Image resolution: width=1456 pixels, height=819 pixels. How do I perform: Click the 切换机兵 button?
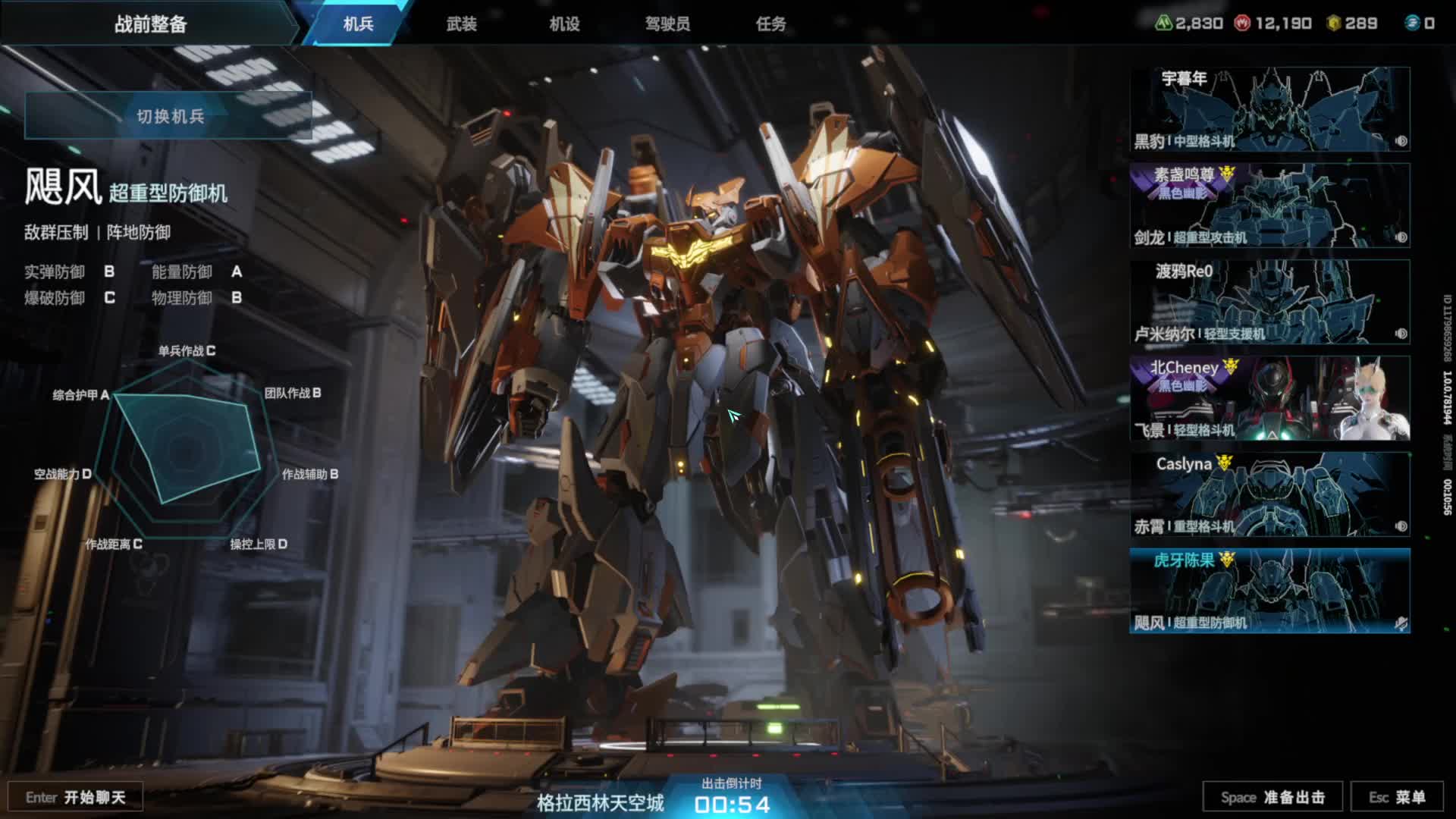click(x=168, y=116)
